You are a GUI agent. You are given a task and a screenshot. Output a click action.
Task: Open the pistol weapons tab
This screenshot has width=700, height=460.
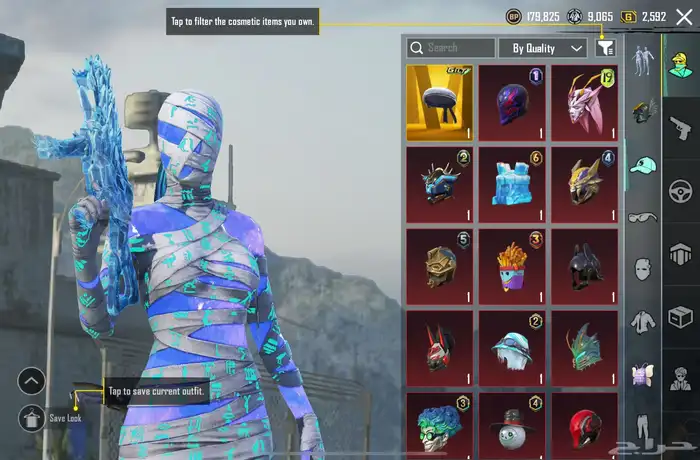point(681,128)
